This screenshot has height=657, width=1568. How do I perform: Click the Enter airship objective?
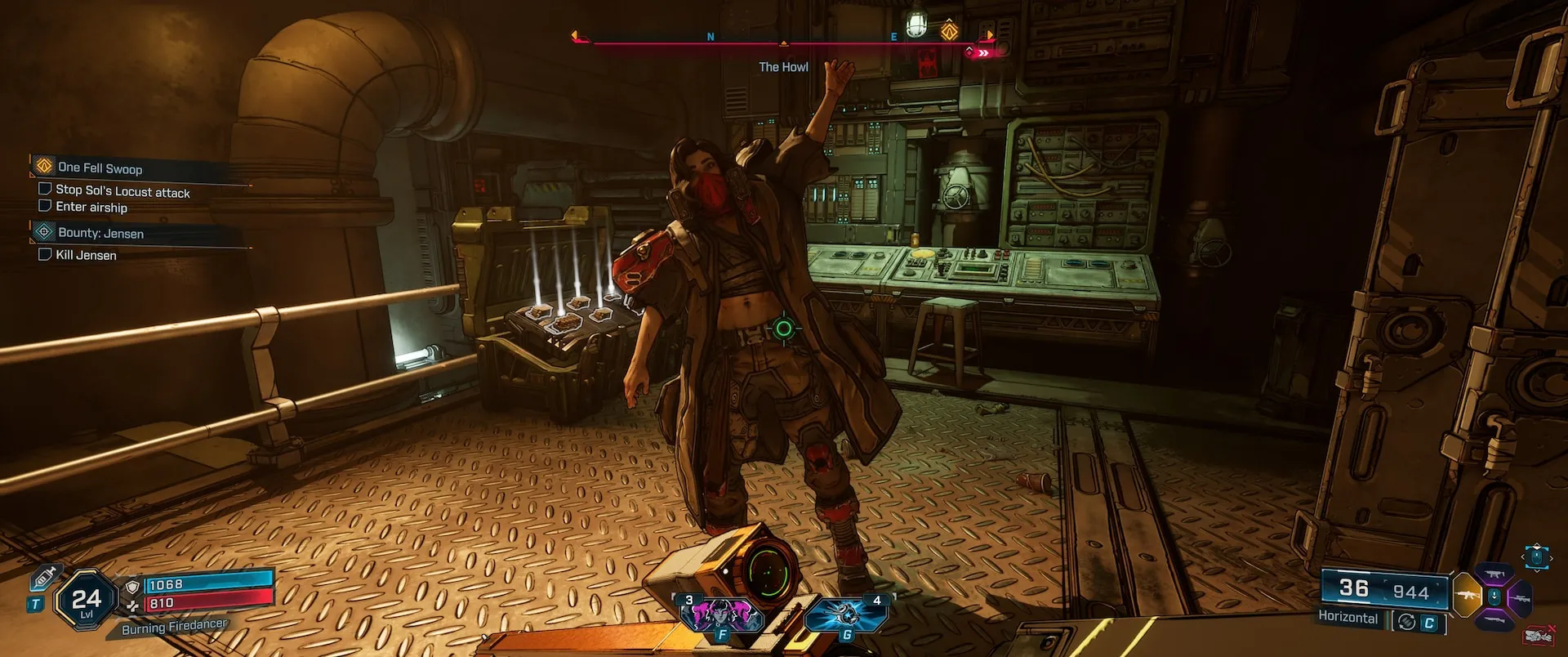point(91,208)
